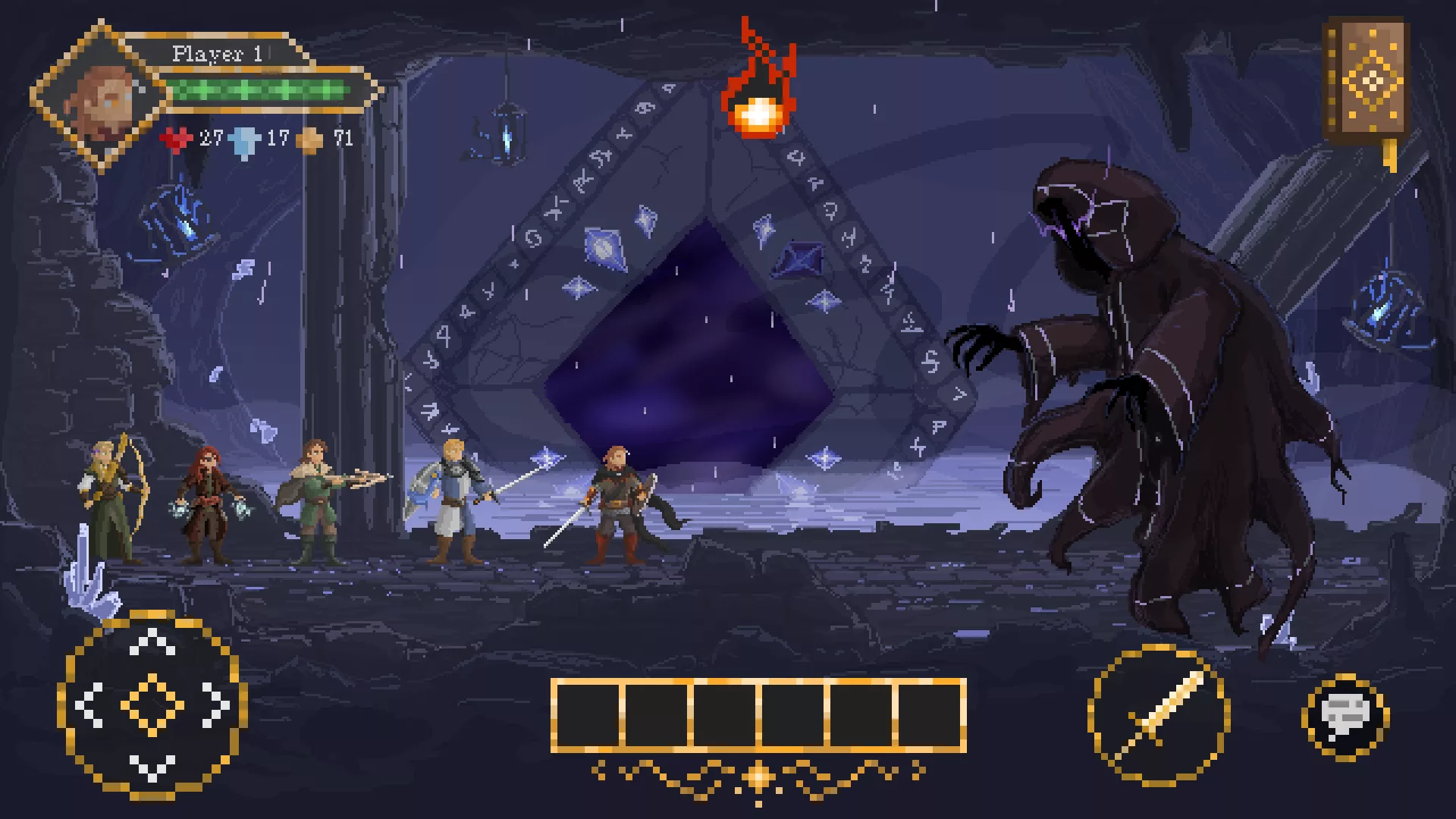1456x819 pixels.
Task: Tap the D-pad left arrow
Action: pos(89,704)
